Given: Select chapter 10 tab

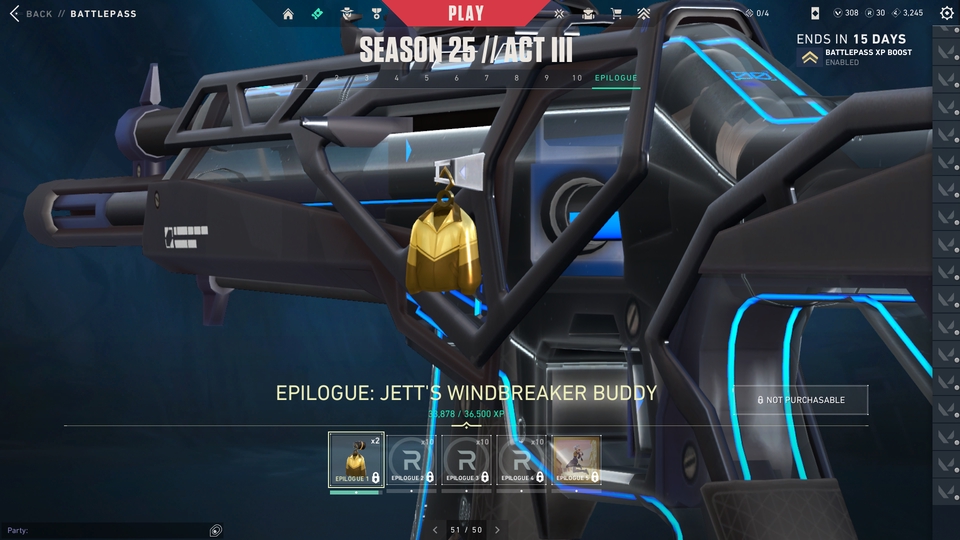Looking at the screenshot, I should pos(576,78).
